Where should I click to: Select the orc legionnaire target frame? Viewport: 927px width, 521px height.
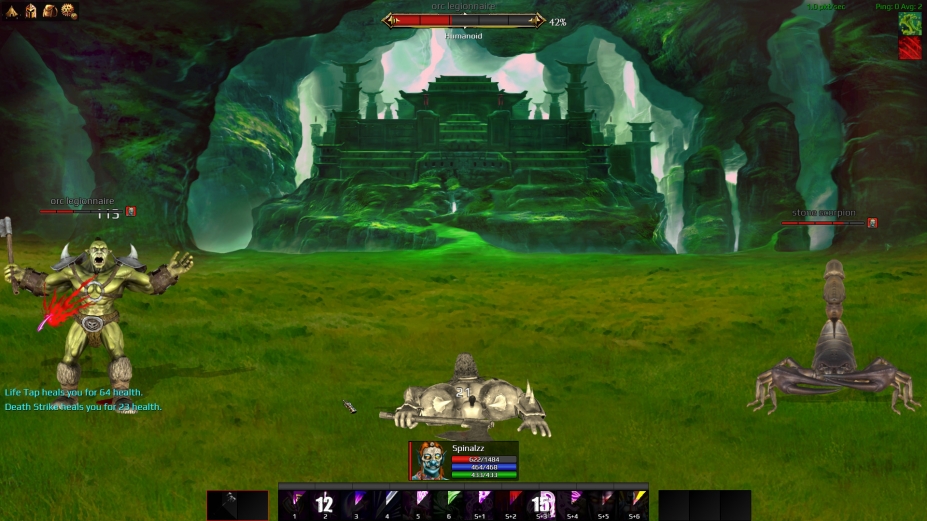pos(465,20)
